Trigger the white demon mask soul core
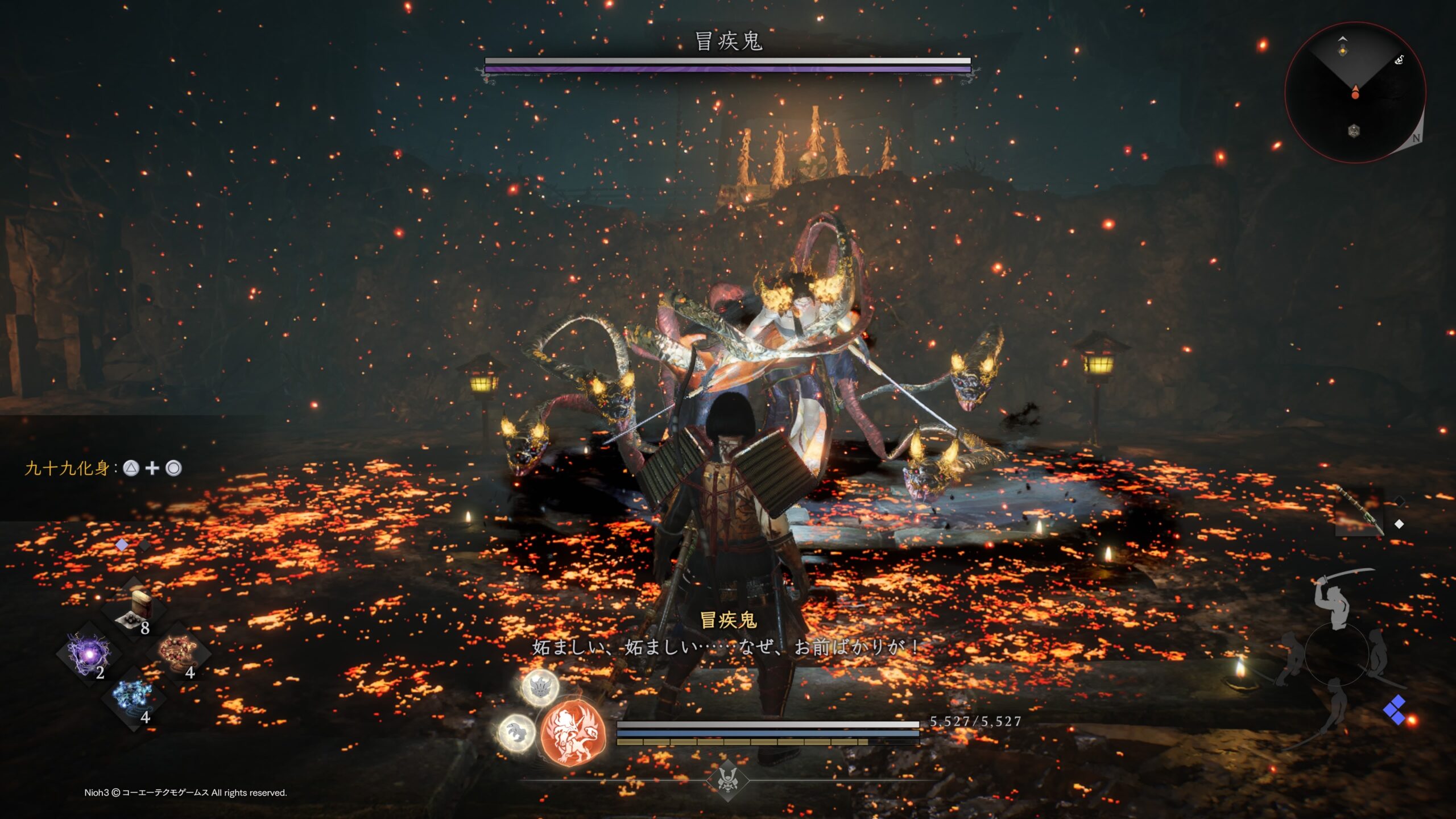Screen dimensions: 1456x819 [x=540, y=688]
